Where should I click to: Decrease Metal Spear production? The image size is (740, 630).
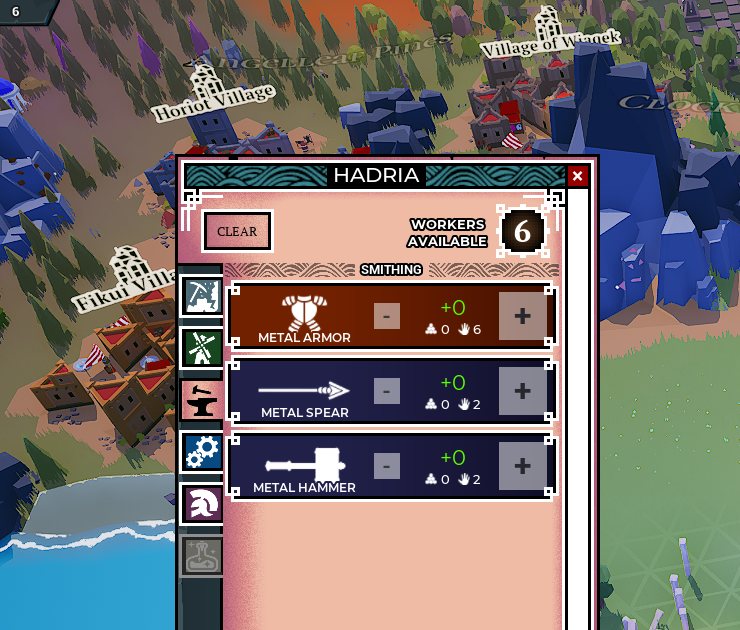(387, 391)
